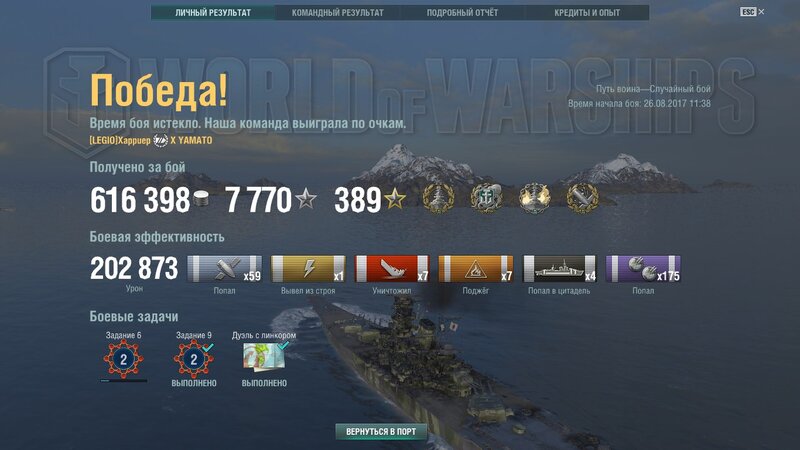The image size is (800, 450).
Task: Switch to the Личный результат tab
Action: (212, 13)
